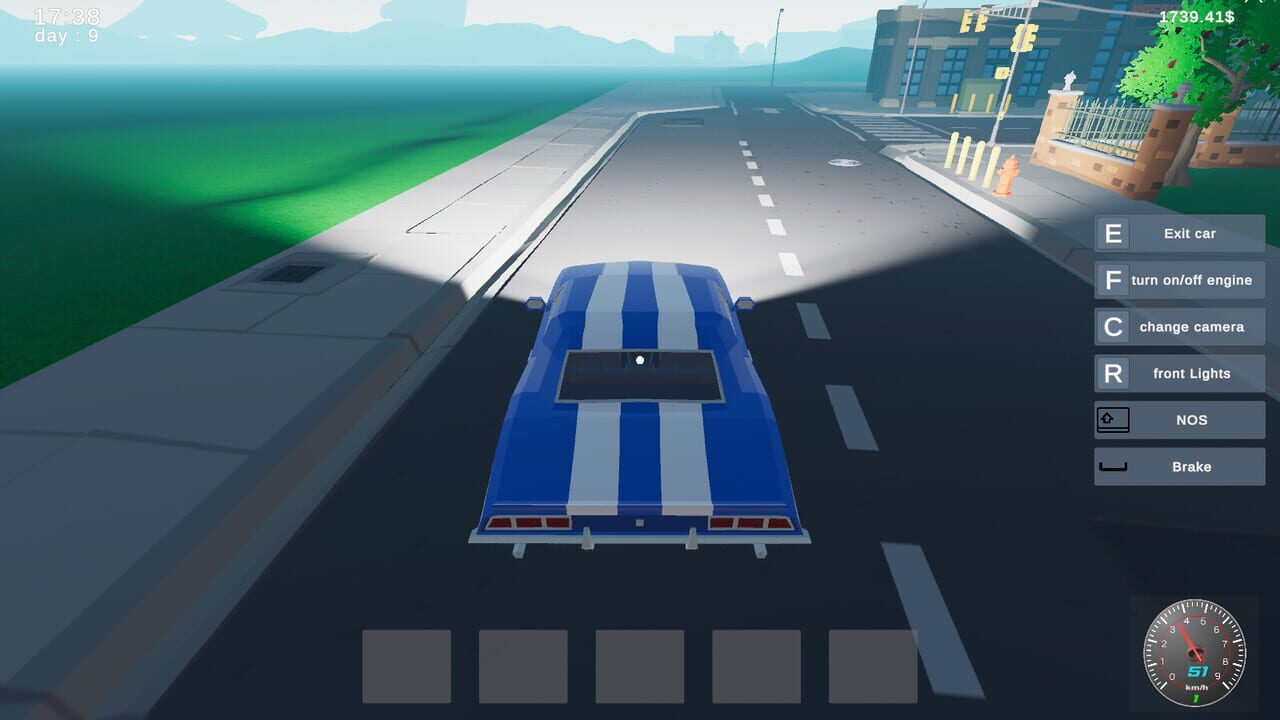Click the green gear indicator below km/h
The width and height of the screenshot is (1280, 720).
click(x=1196, y=699)
